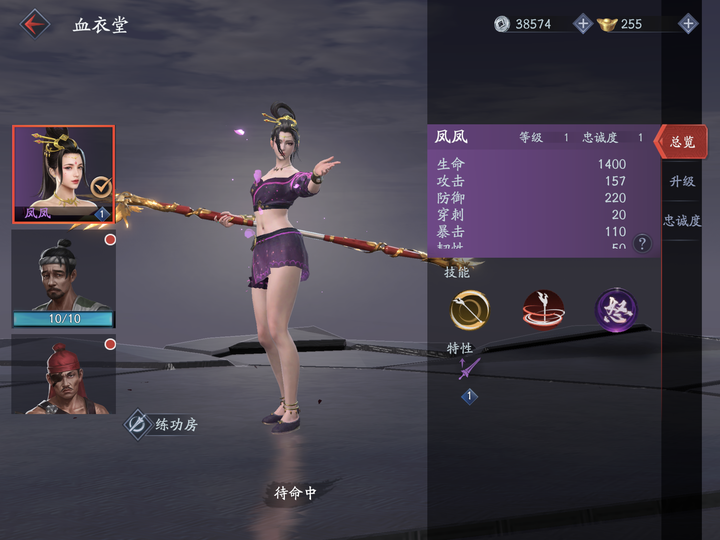Select the 凤凤 character portrait
Viewport: 720px width, 540px height.
63,174
